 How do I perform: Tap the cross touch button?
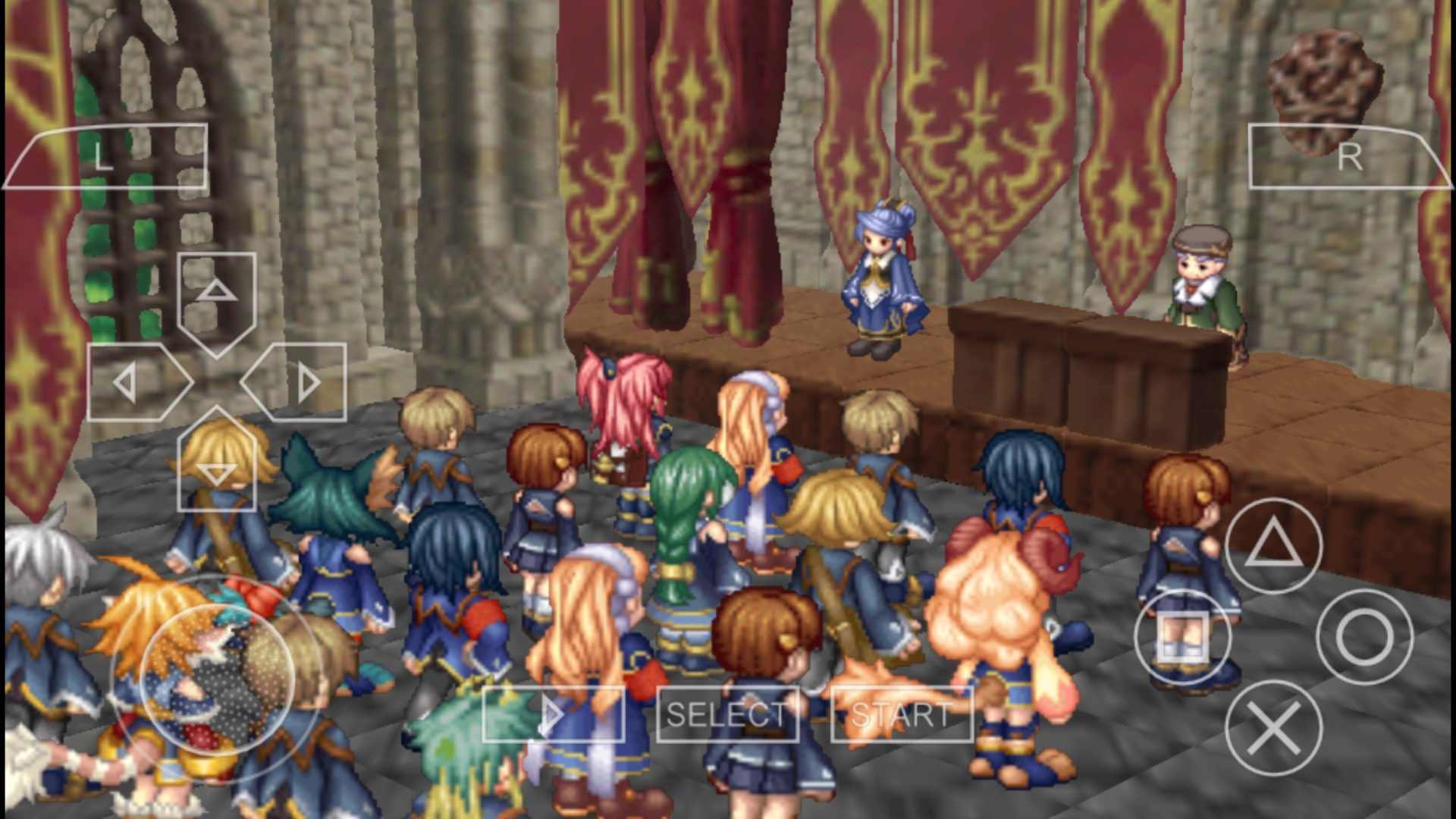[1273, 728]
